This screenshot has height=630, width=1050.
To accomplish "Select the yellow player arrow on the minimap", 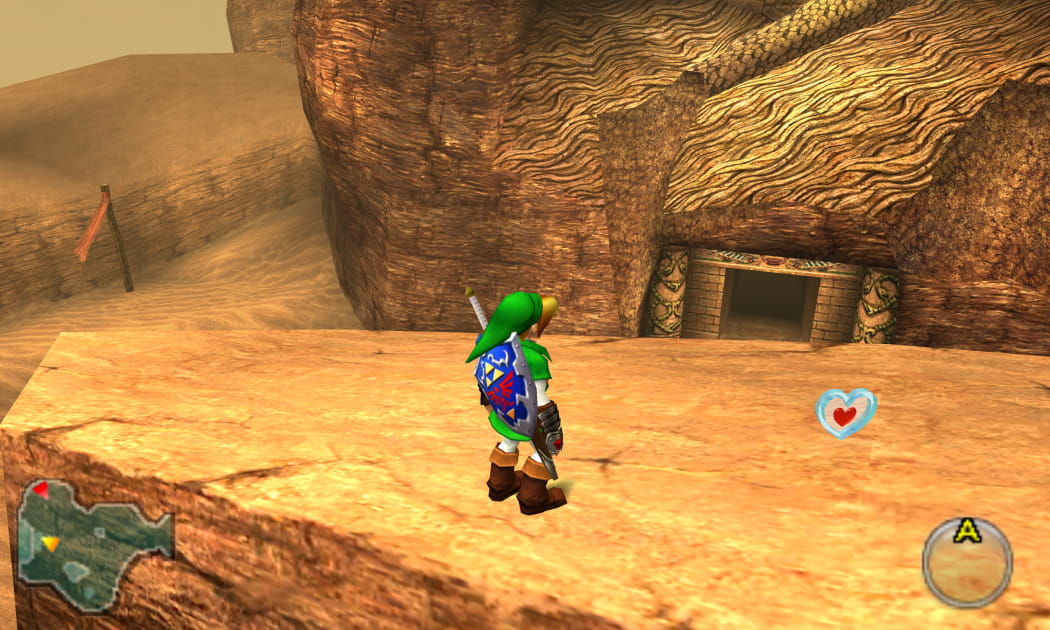I will [50, 543].
